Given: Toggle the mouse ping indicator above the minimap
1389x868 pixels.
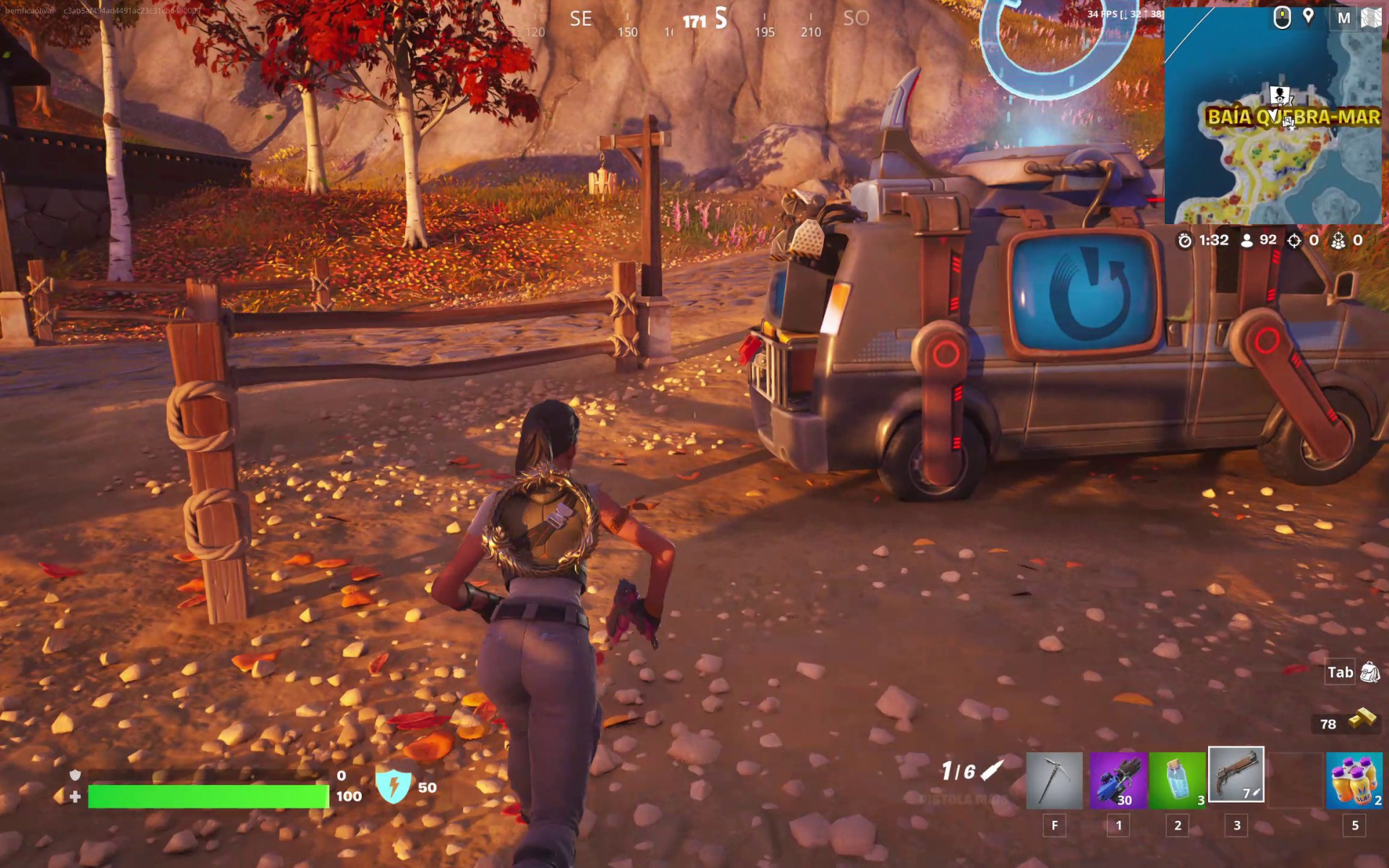Looking at the screenshot, I should coord(1282,18).
